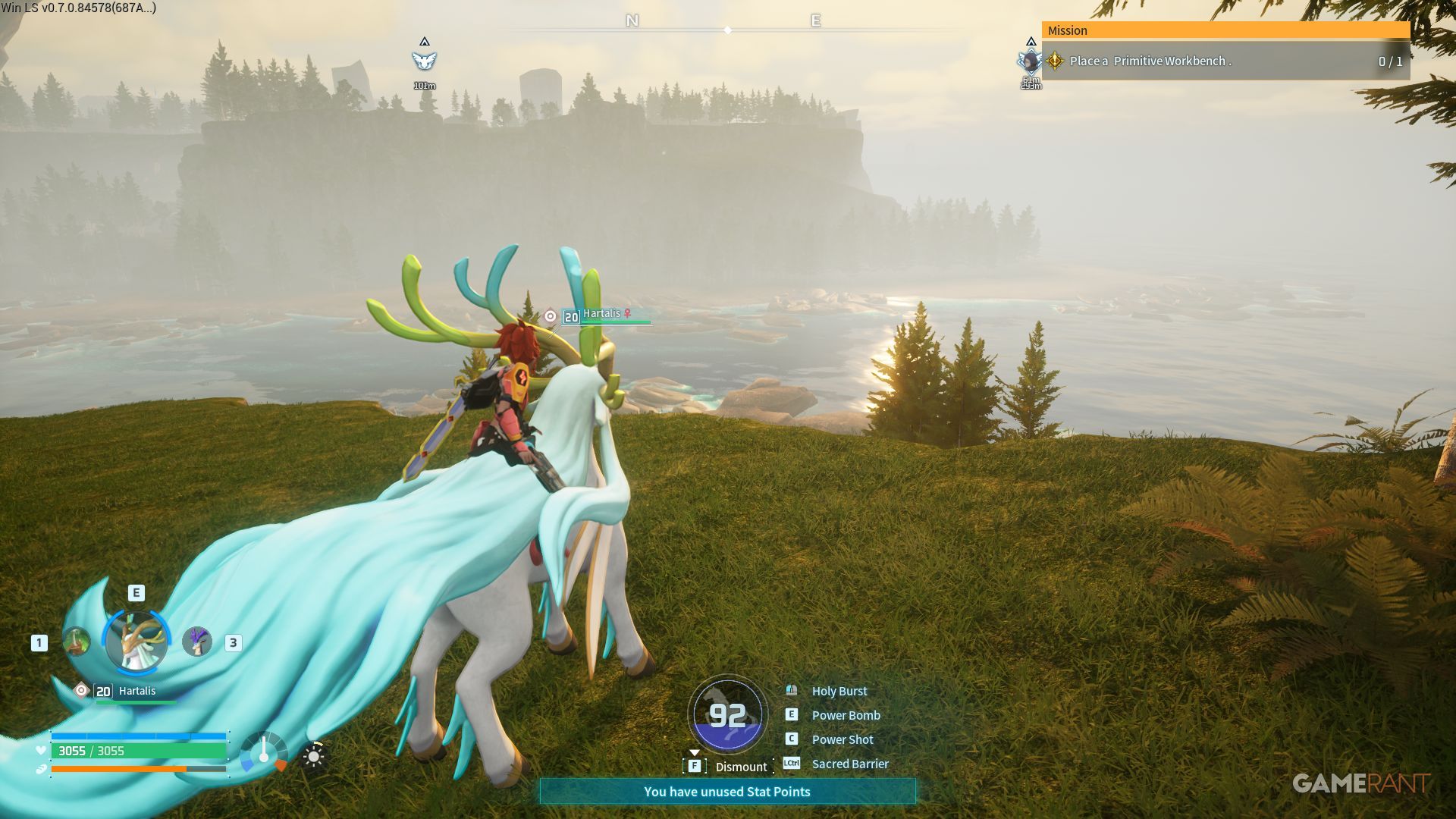Screen dimensions: 1456x819
Task: Select the mission waypoint marker near the tracker
Action: pos(1030,61)
